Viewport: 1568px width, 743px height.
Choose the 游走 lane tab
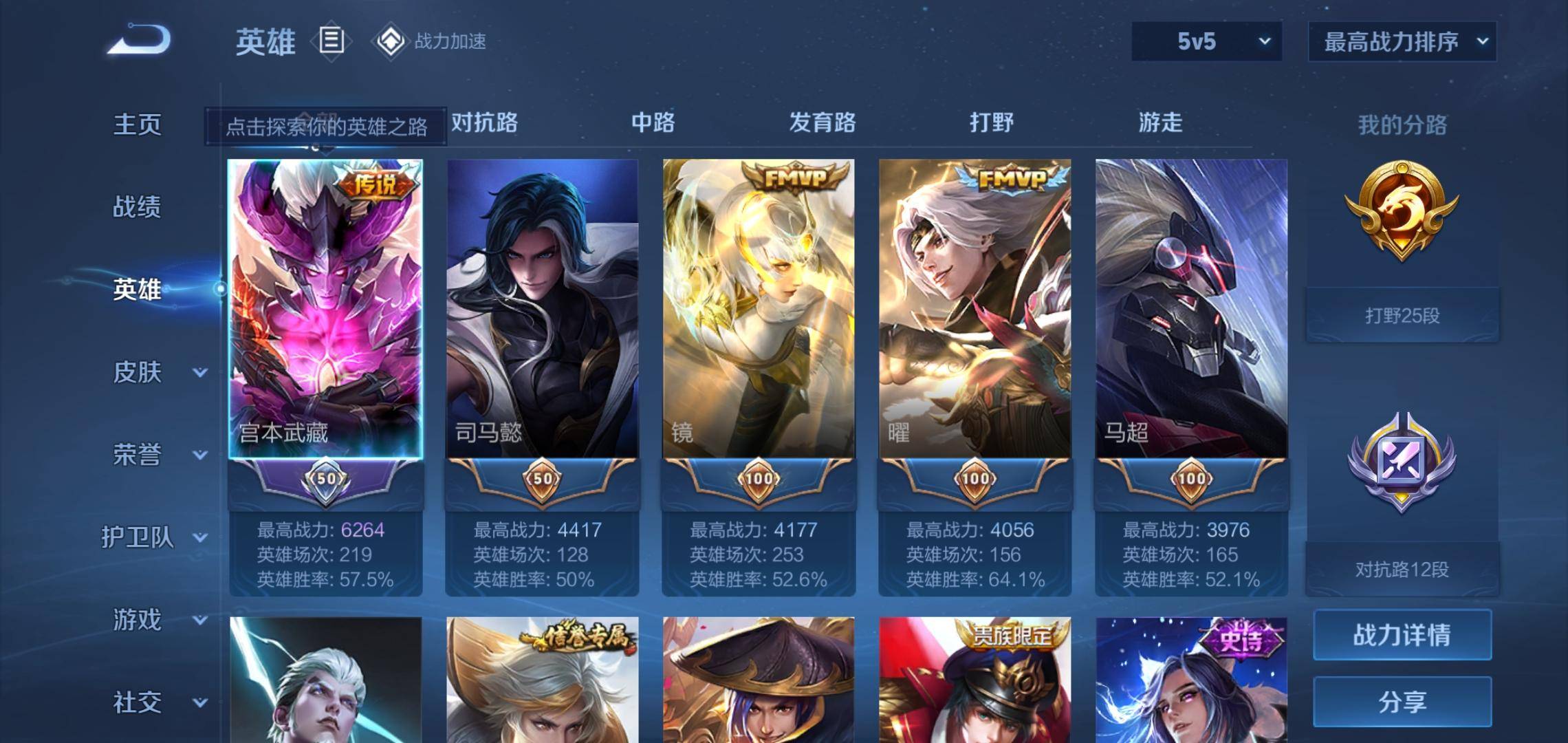click(1160, 122)
